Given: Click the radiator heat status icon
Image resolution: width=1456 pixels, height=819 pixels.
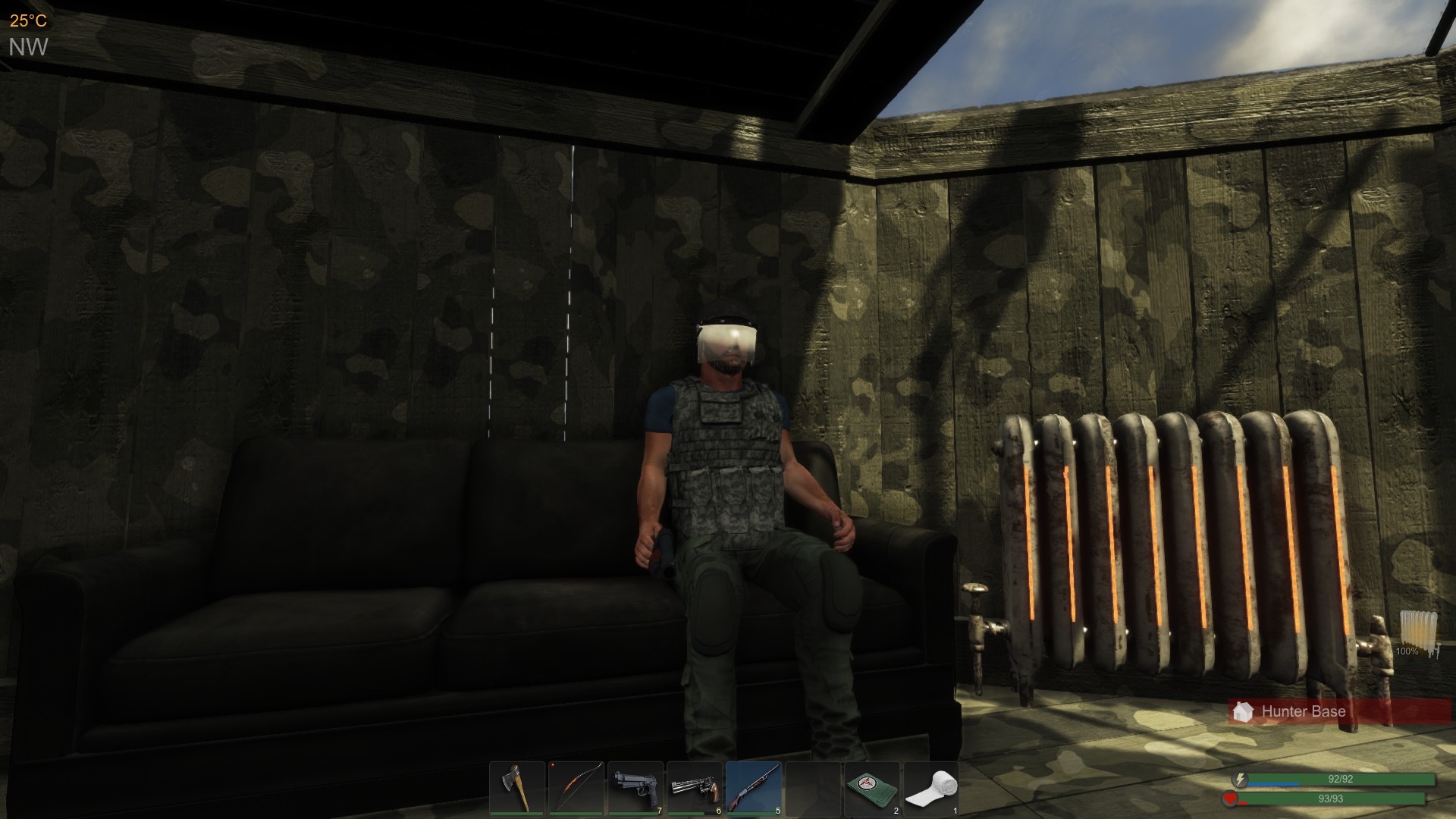Looking at the screenshot, I should pyautogui.click(x=1417, y=632).
